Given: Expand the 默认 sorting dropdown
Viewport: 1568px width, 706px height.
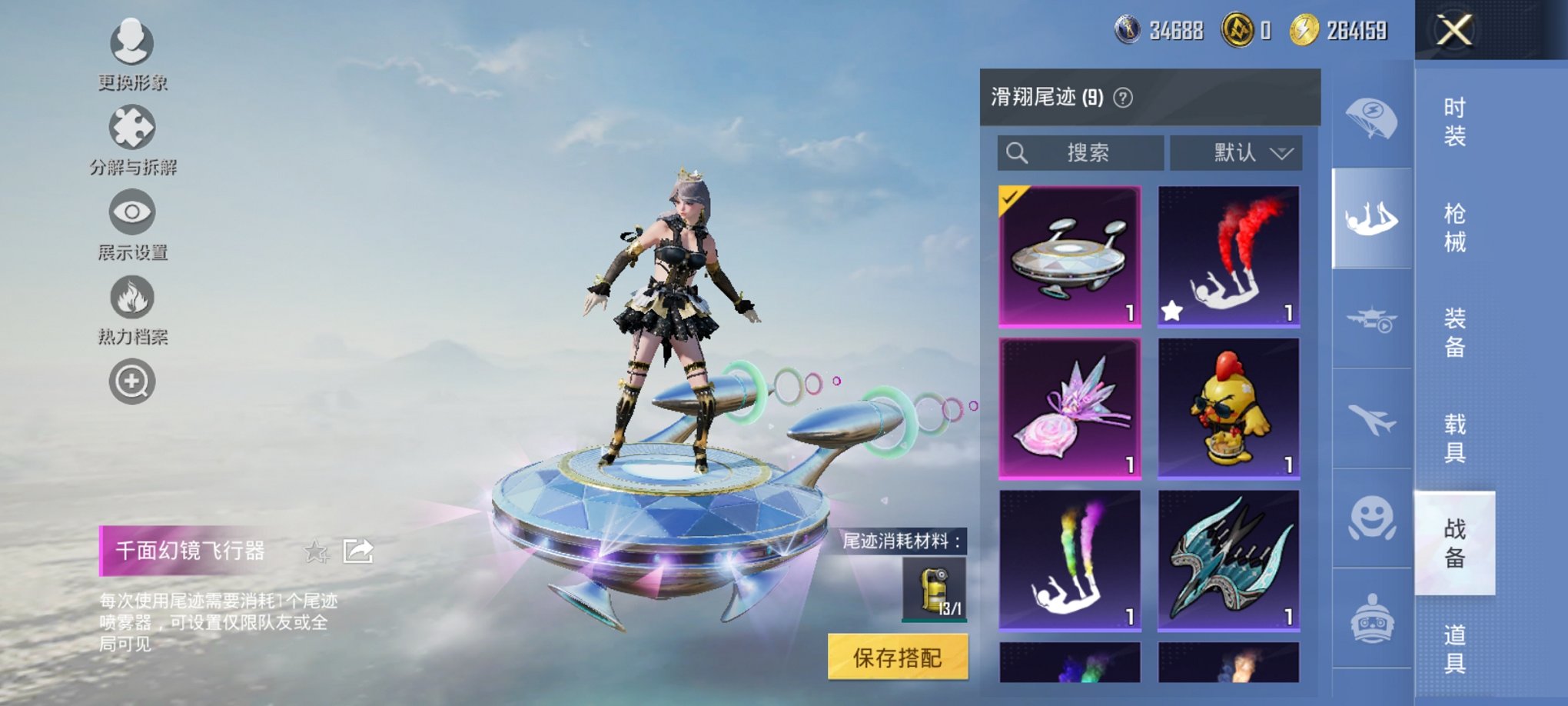Looking at the screenshot, I should pos(1235,153).
